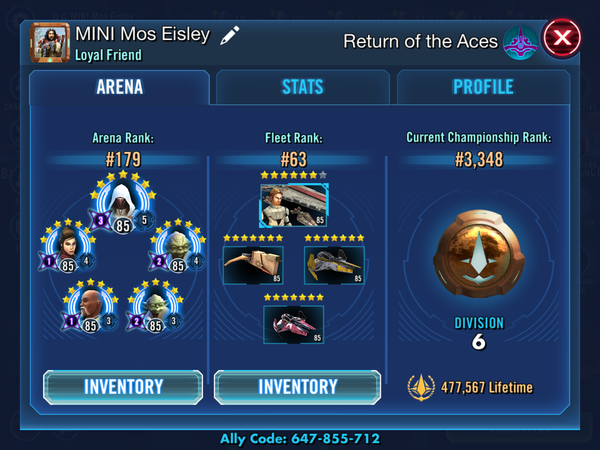The height and width of the screenshot is (450, 600).
Task: Open Inventory under Arena Rank
Action: point(123,387)
